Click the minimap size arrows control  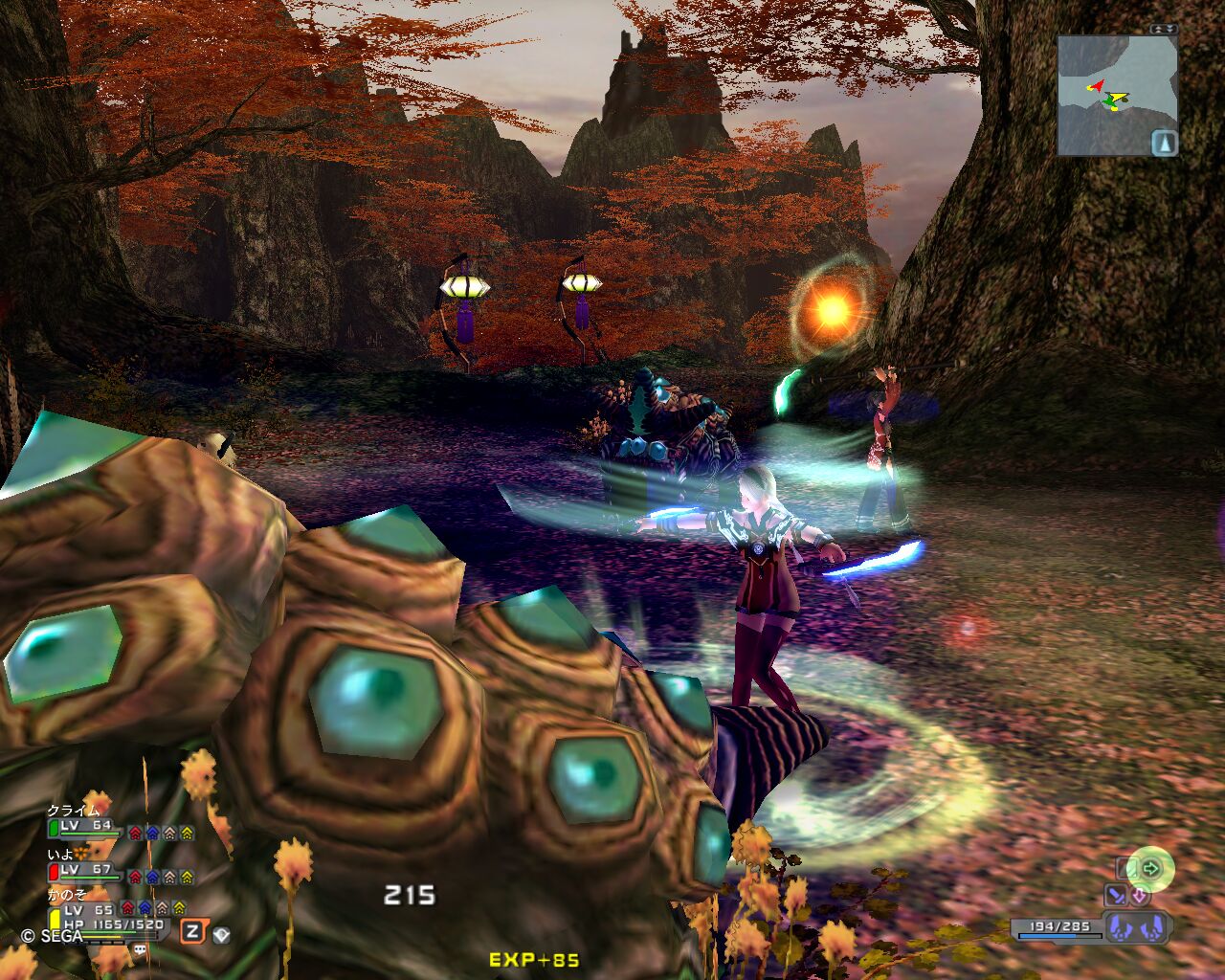pyautogui.click(x=1164, y=30)
